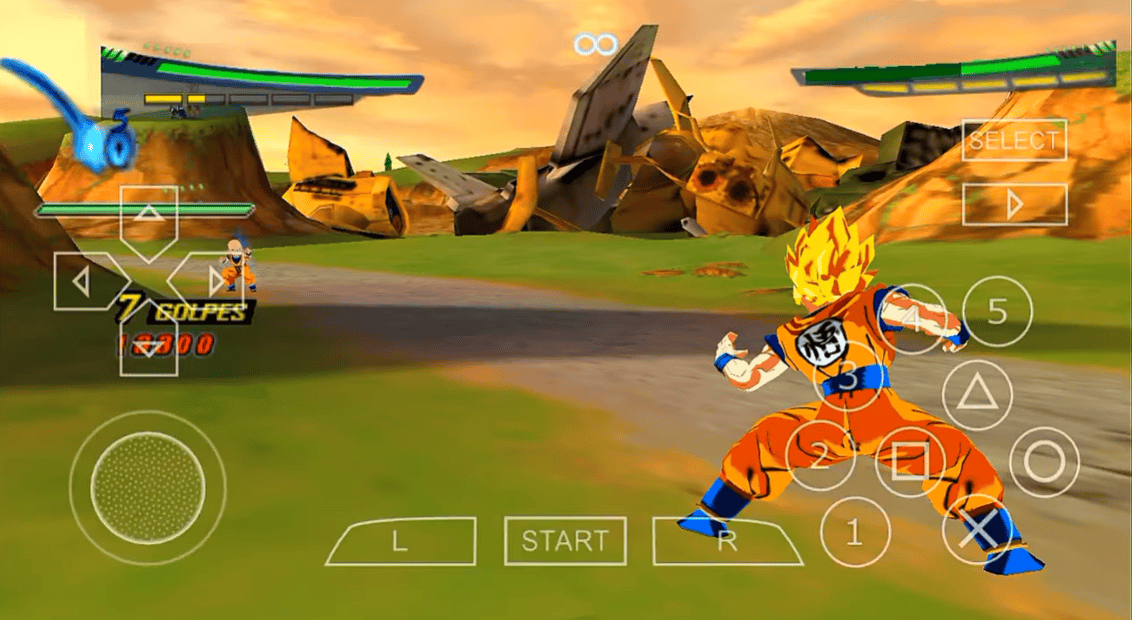Tap the square action button
This screenshot has width=1132, height=620.
point(910,462)
